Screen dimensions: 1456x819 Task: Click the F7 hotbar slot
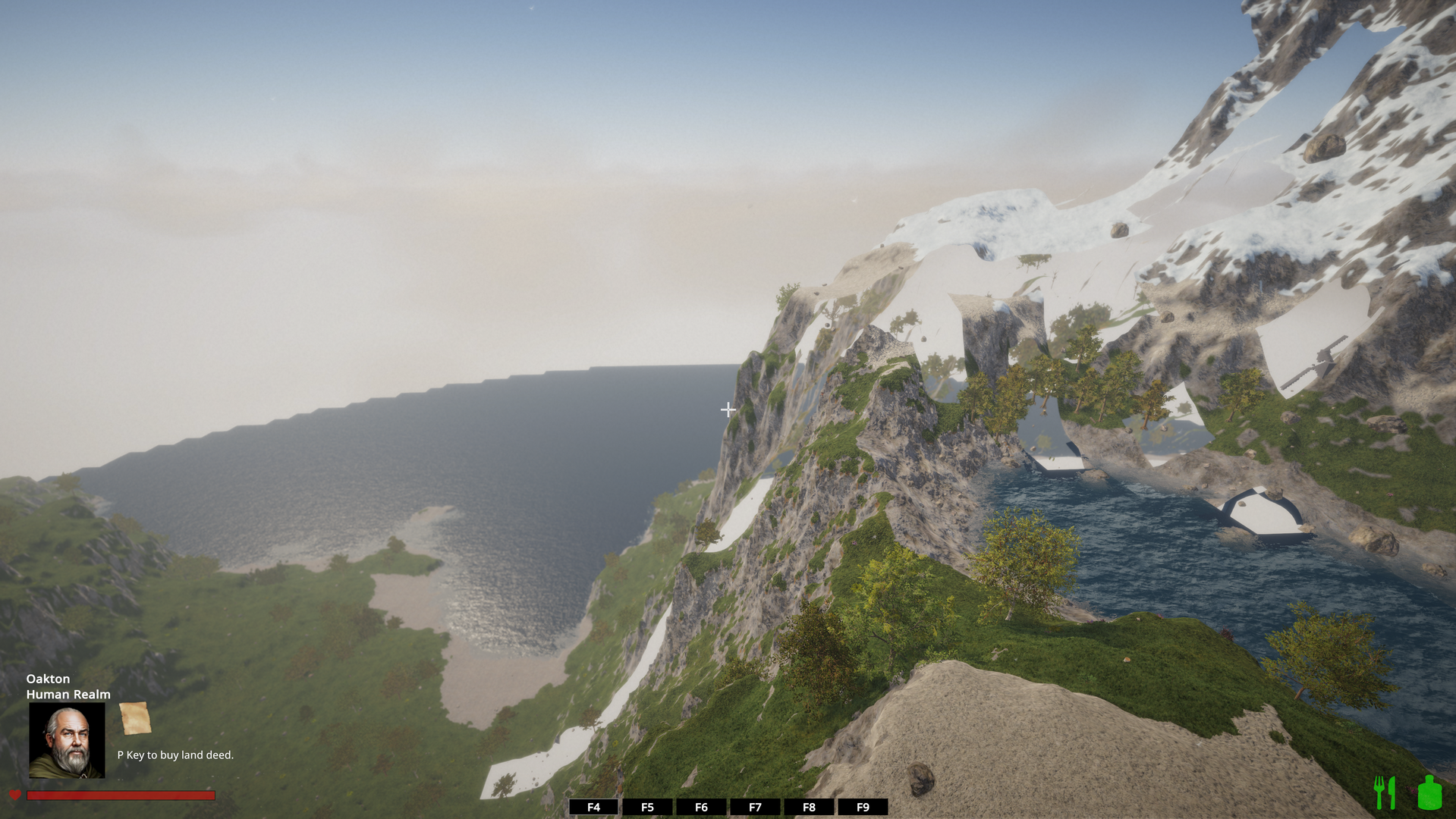755,807
